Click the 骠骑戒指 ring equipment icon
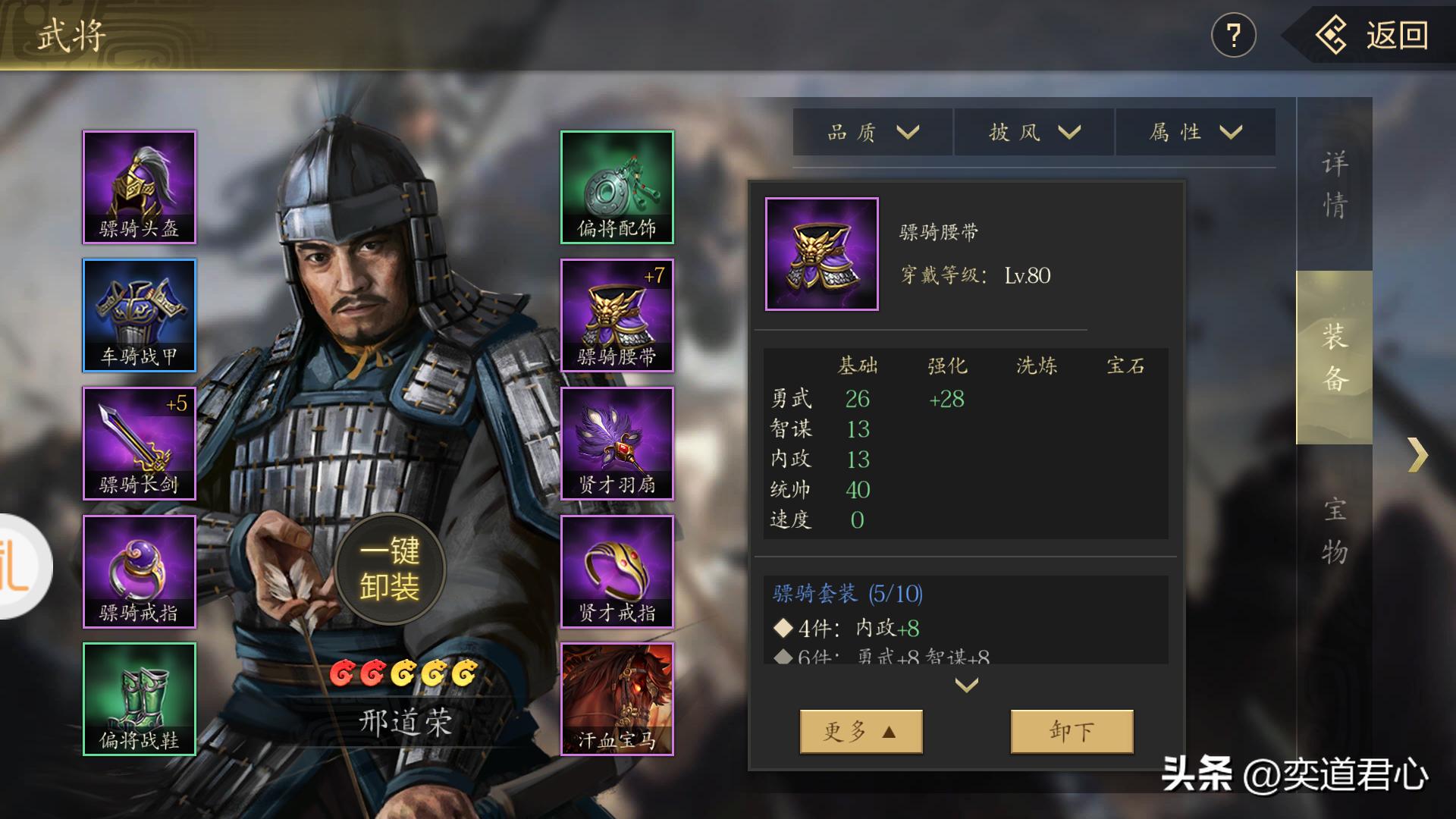 [x=139, y=572]
